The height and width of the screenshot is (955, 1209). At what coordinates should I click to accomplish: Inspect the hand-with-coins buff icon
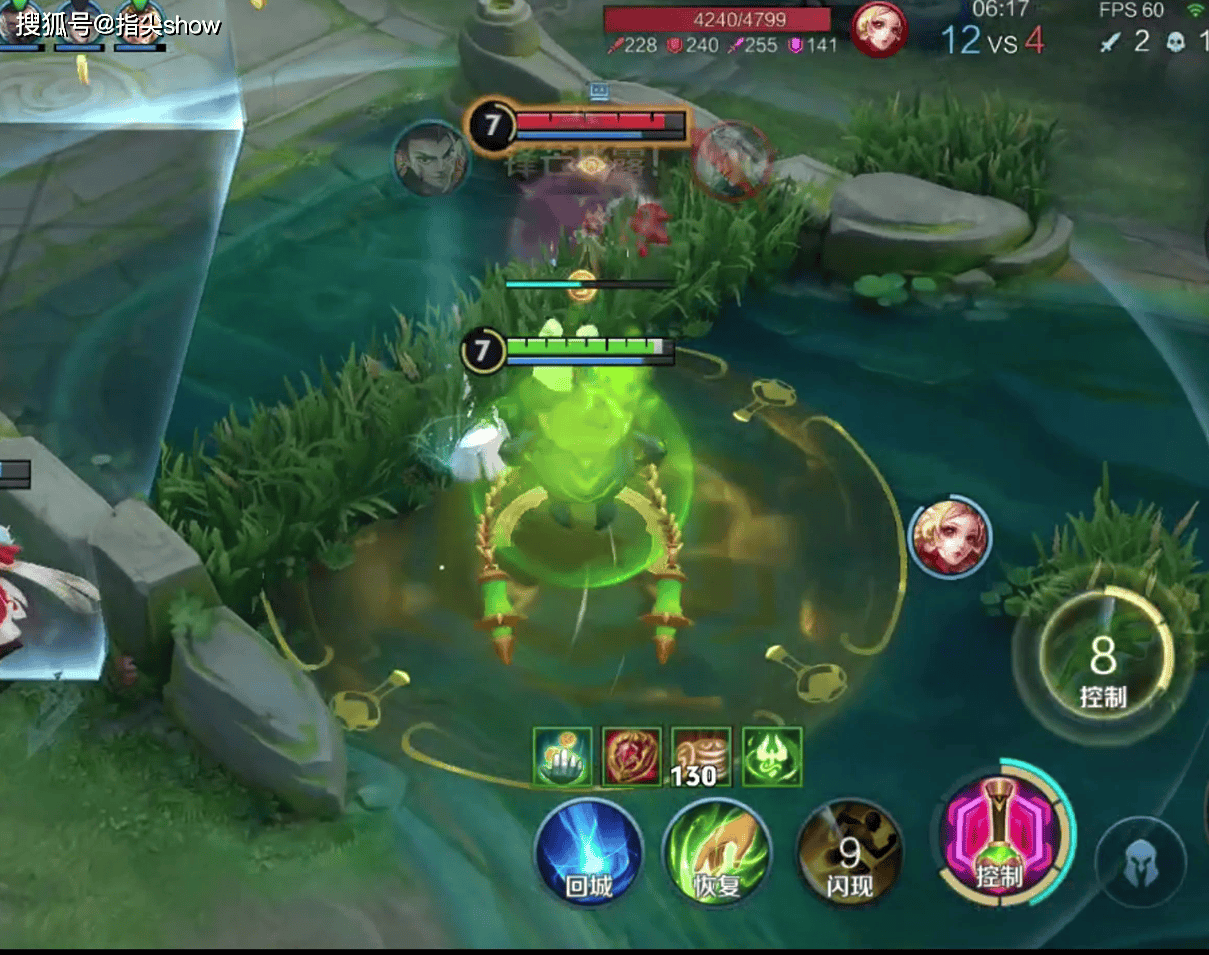[561, 757]
